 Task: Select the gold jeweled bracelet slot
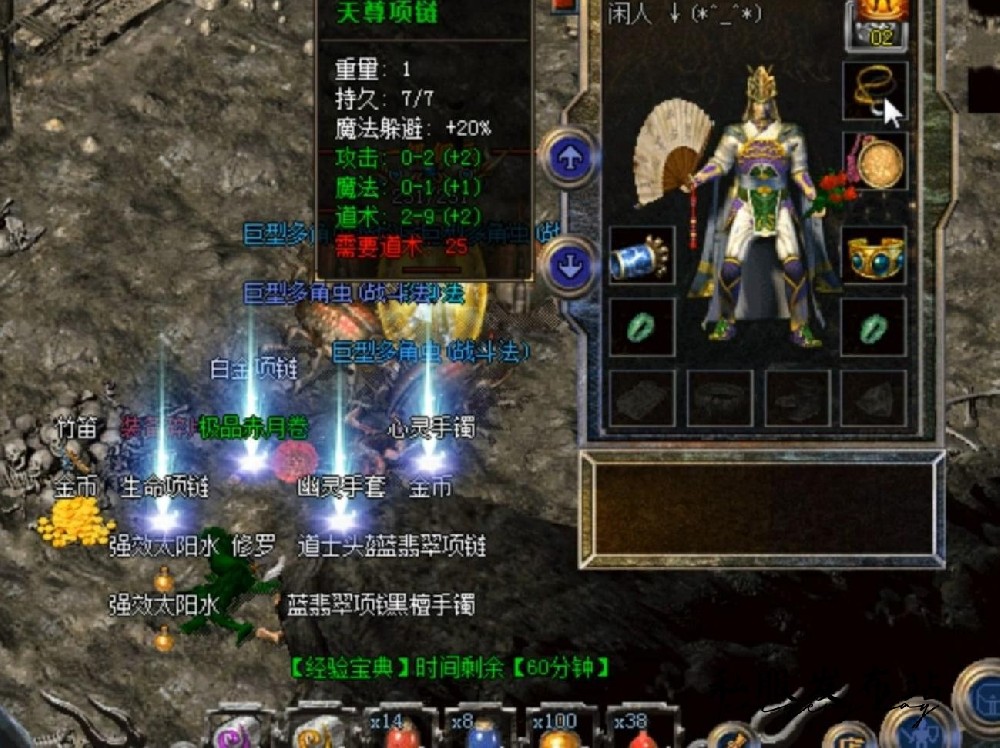coord(875,255)
